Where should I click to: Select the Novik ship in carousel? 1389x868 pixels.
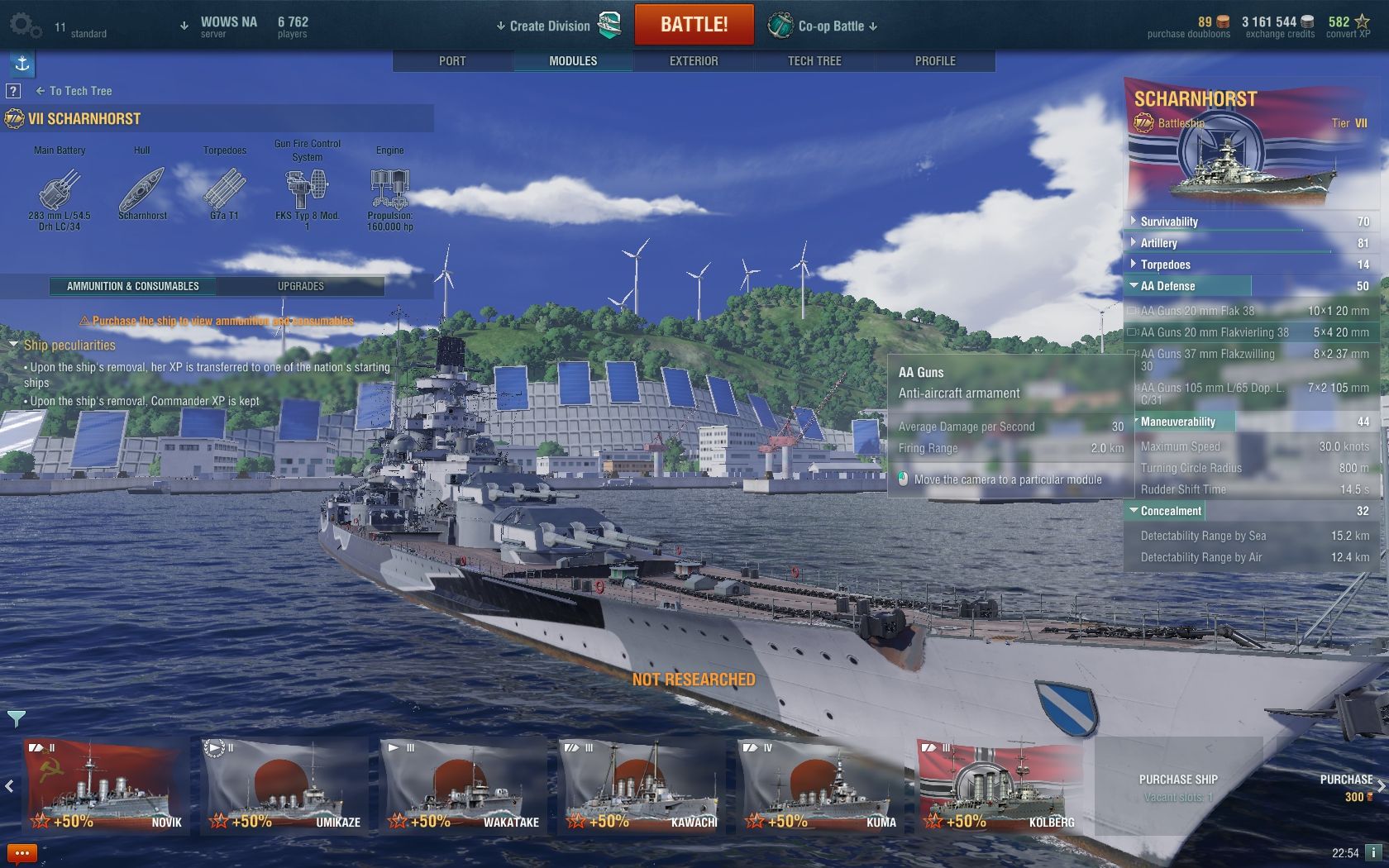(x=105, y=785)
